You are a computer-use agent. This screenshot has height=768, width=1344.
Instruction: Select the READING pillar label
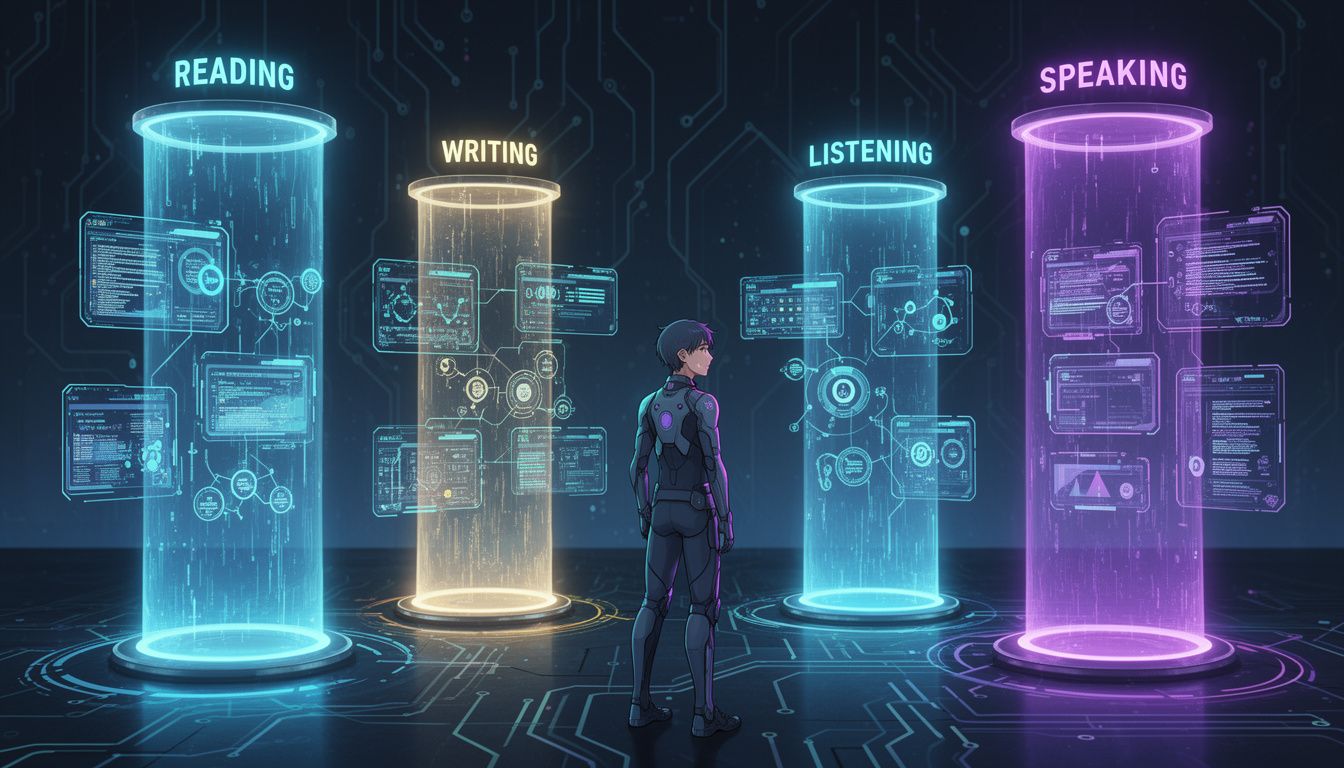pyautogui.click(x=233, y=74)
